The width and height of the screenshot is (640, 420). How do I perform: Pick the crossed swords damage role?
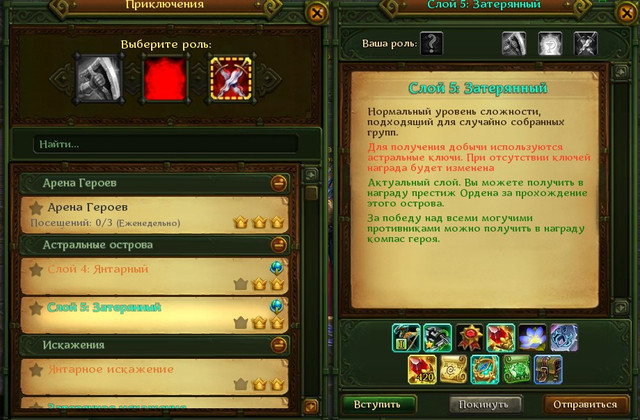click(x=229, y=74)
